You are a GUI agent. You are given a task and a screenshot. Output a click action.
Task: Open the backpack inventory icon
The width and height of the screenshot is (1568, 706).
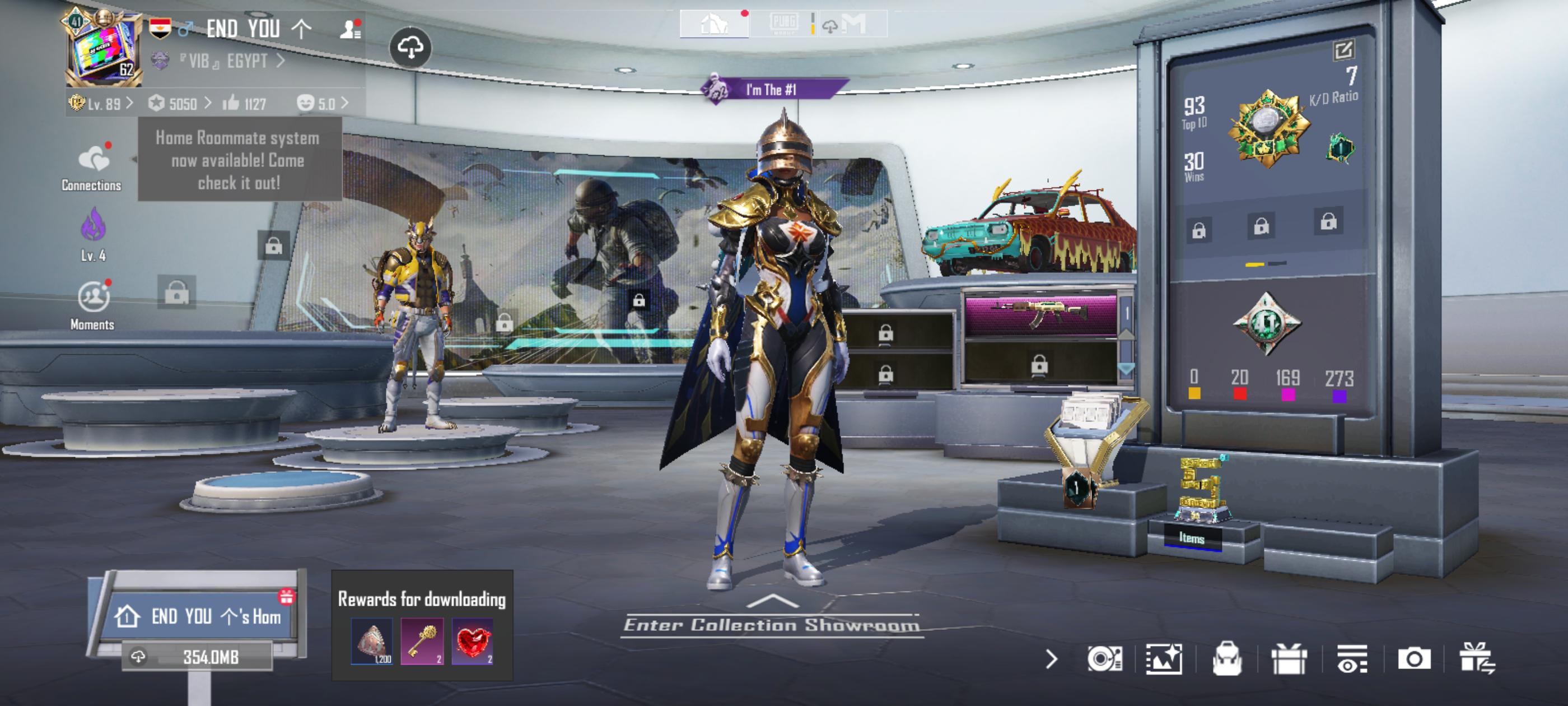coord(1226,658)
